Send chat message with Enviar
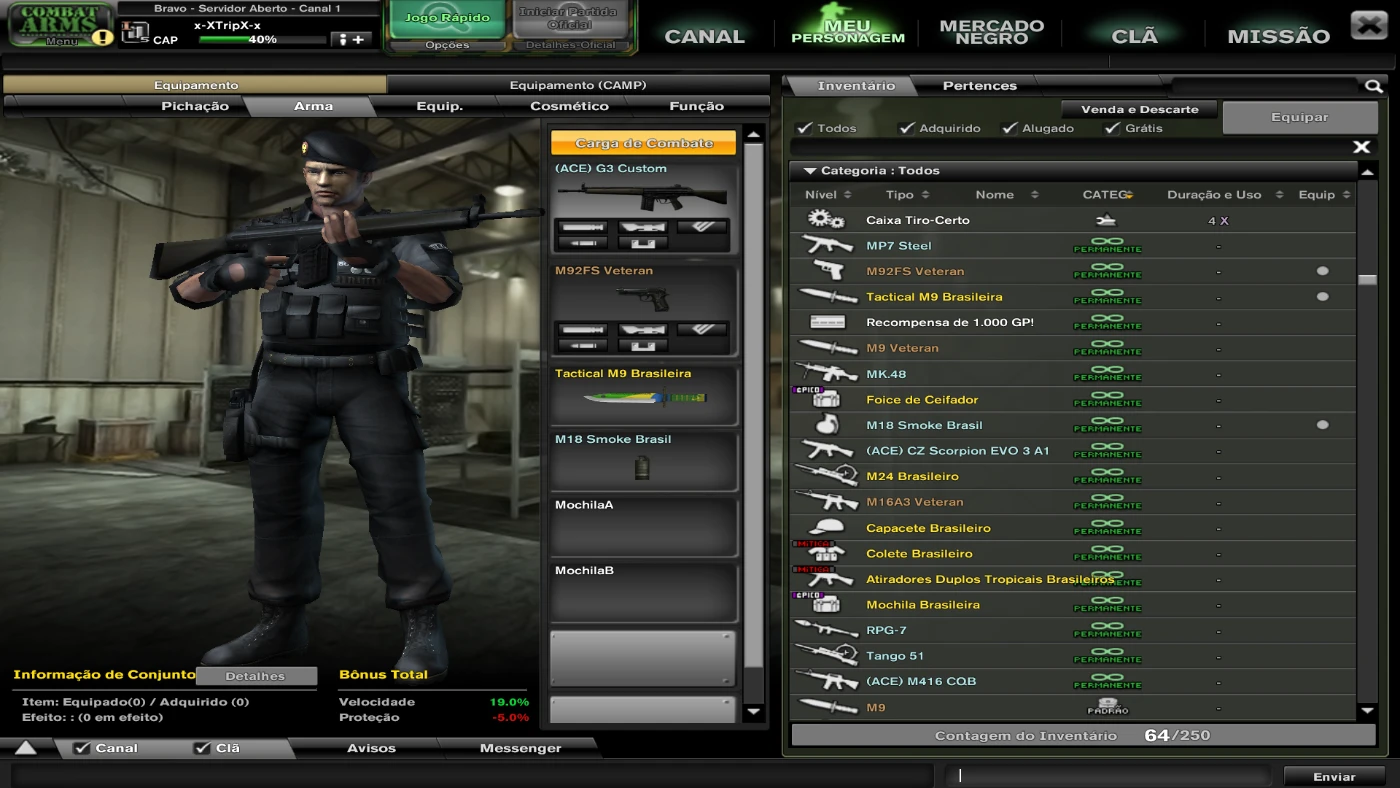 pyautogui.click(x=1334, y=776)
